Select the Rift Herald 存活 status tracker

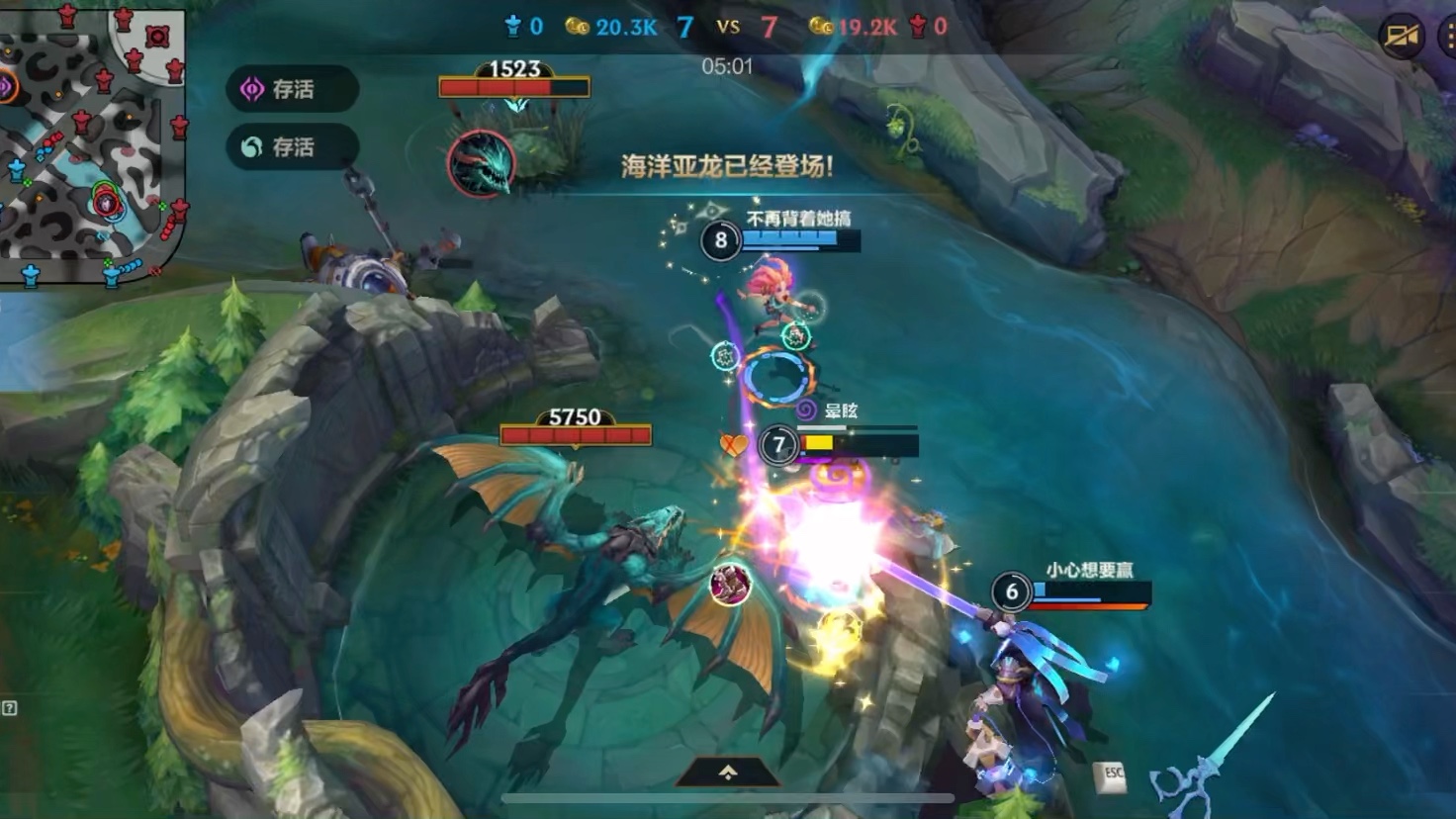coord(292,89)
